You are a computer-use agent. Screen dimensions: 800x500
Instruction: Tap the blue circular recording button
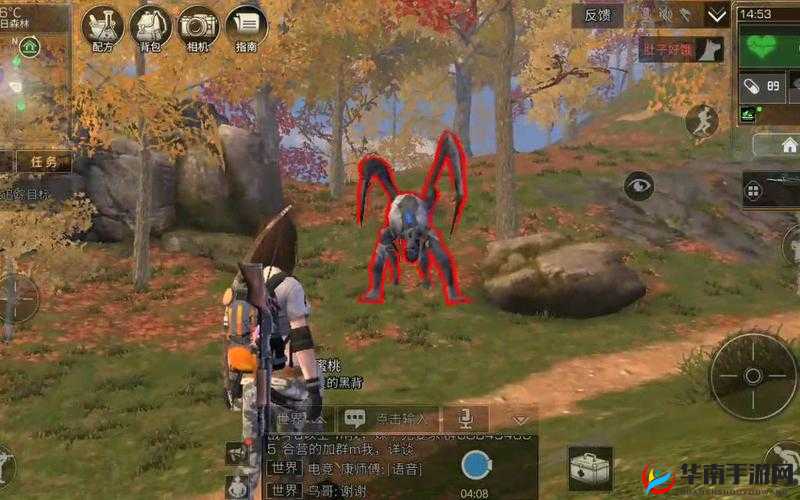476,465
